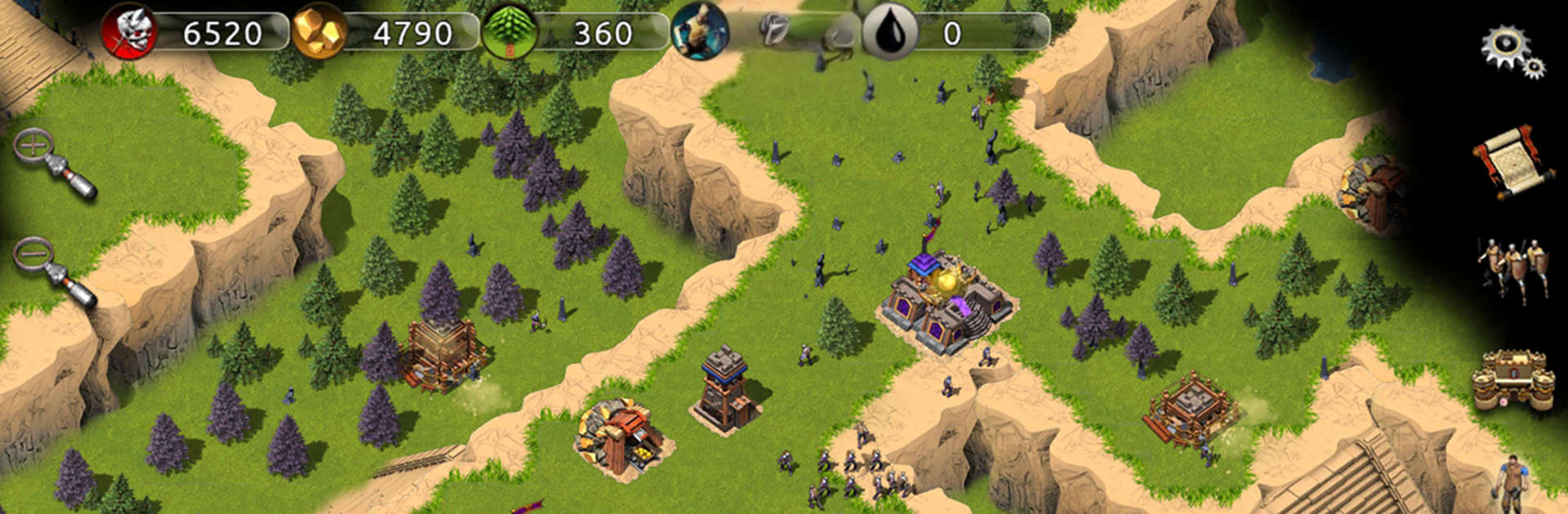
Task: Select the villager worker icon
Action: (1512, 485)
